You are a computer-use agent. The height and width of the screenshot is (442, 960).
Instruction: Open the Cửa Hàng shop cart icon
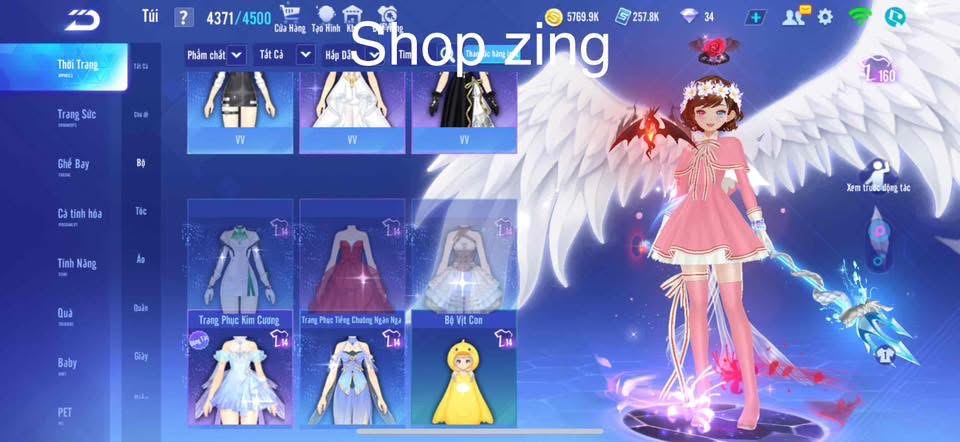pyautogui.click(x=290, y=16)
